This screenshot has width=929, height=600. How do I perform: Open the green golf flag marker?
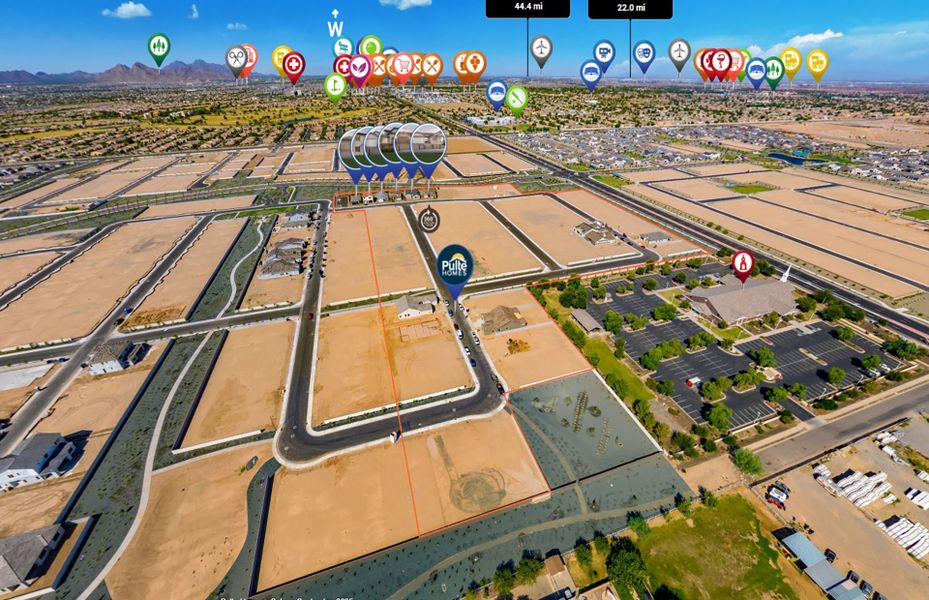point(335,85)
